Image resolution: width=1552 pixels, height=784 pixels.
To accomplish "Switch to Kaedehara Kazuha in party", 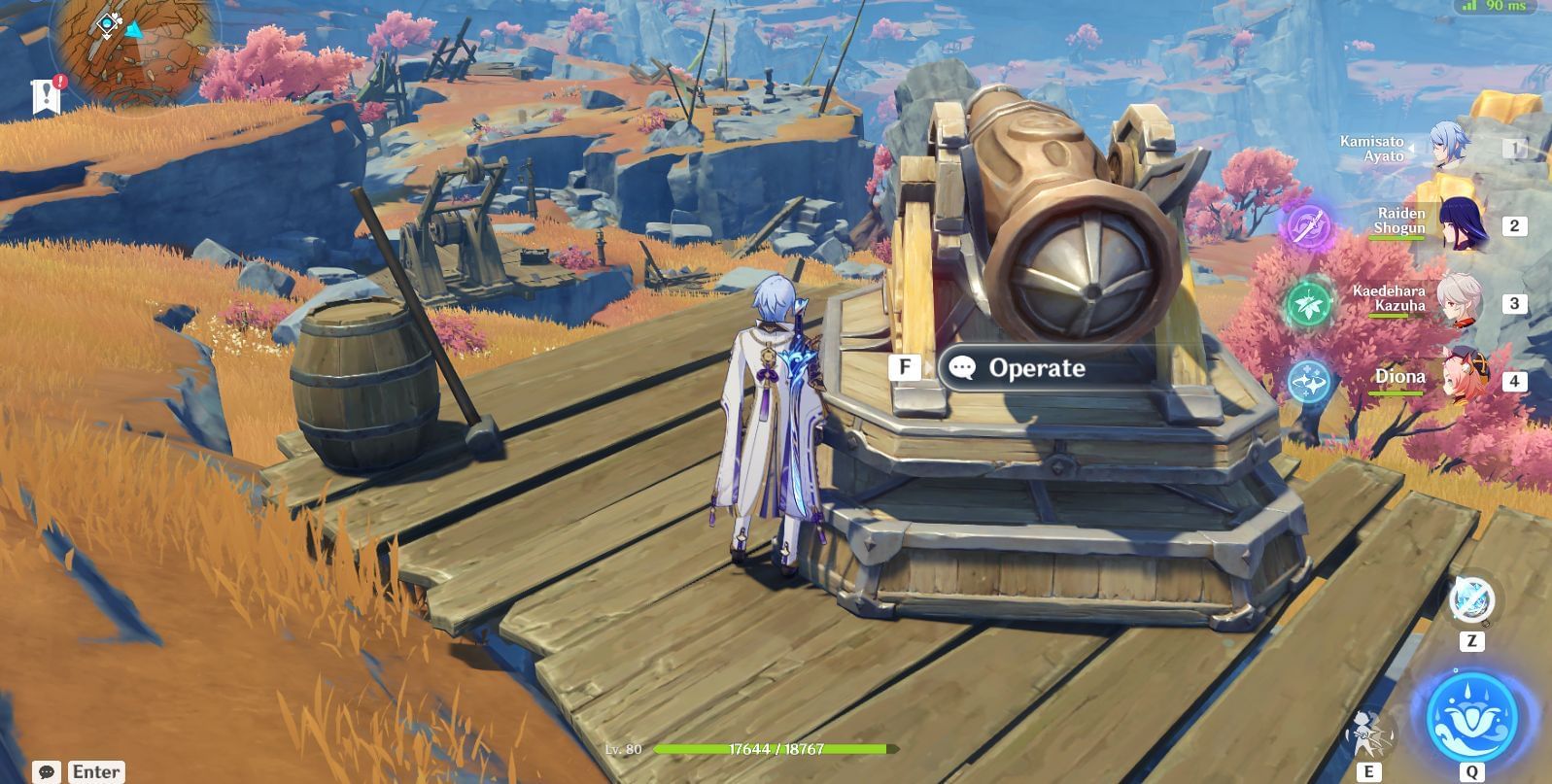I will tap(1460, 302).
